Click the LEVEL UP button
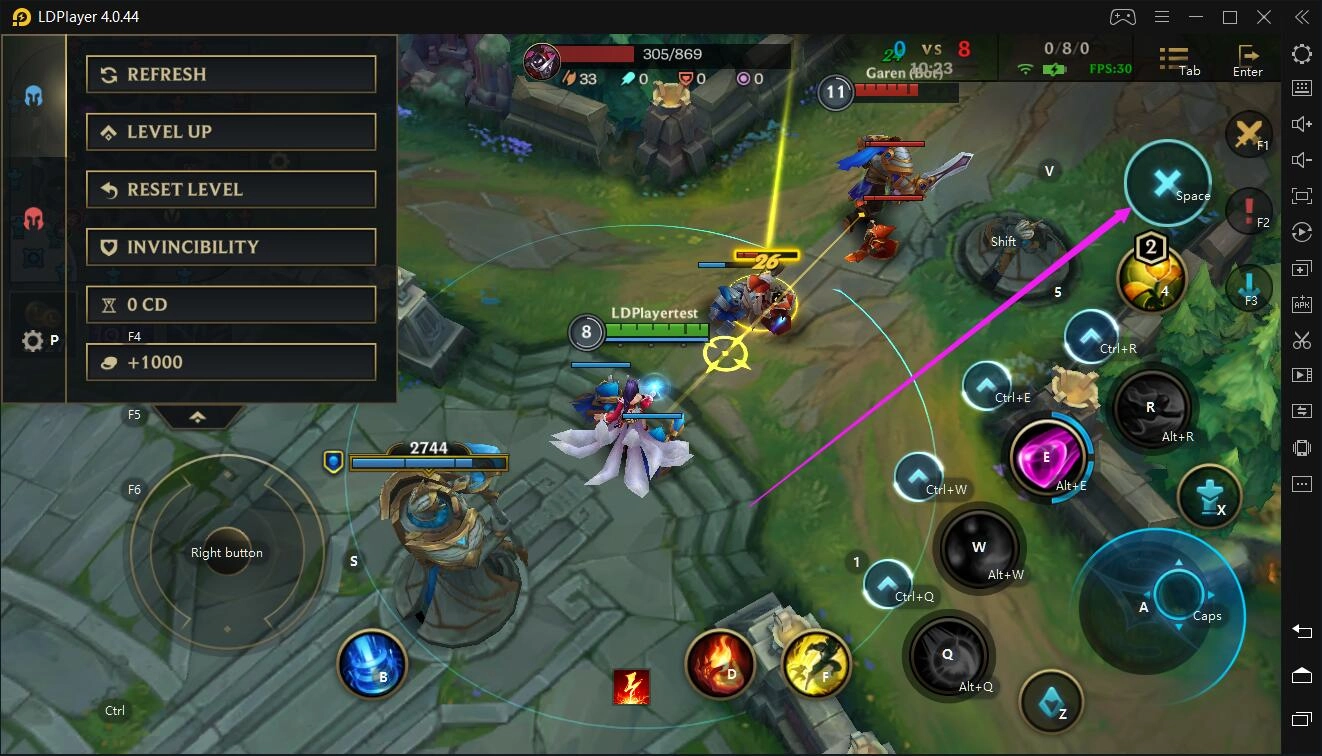Viewport: 1322px width, 756px height. 231,131
